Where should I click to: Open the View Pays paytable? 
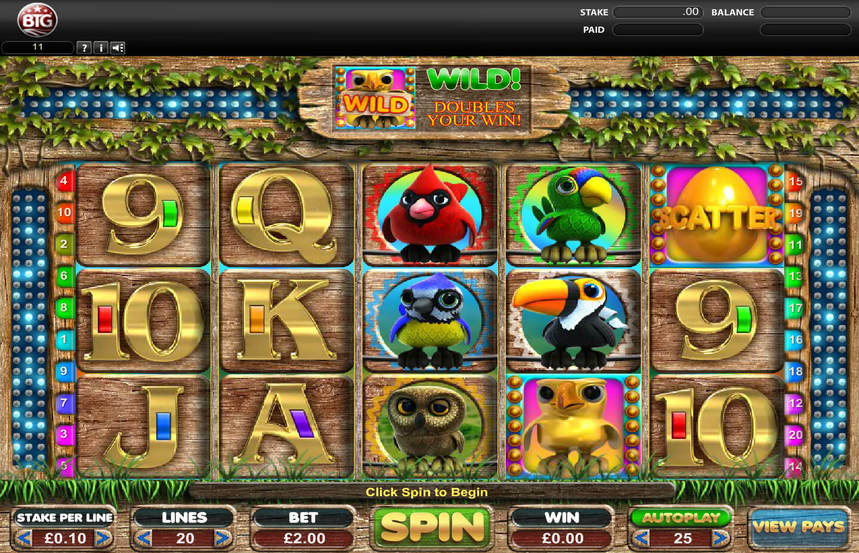point(797,527)
